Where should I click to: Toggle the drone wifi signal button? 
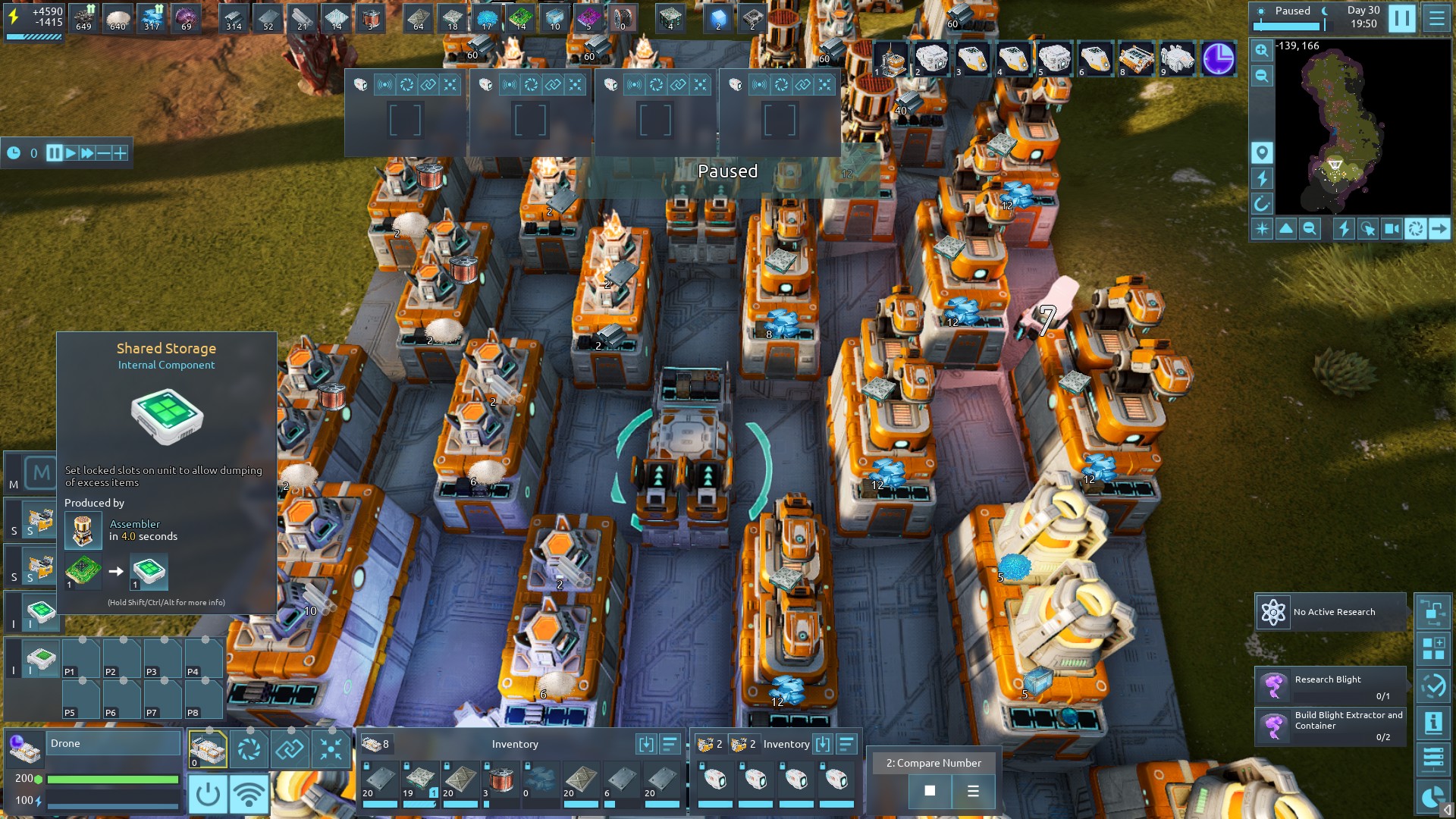tap(249, 794)
